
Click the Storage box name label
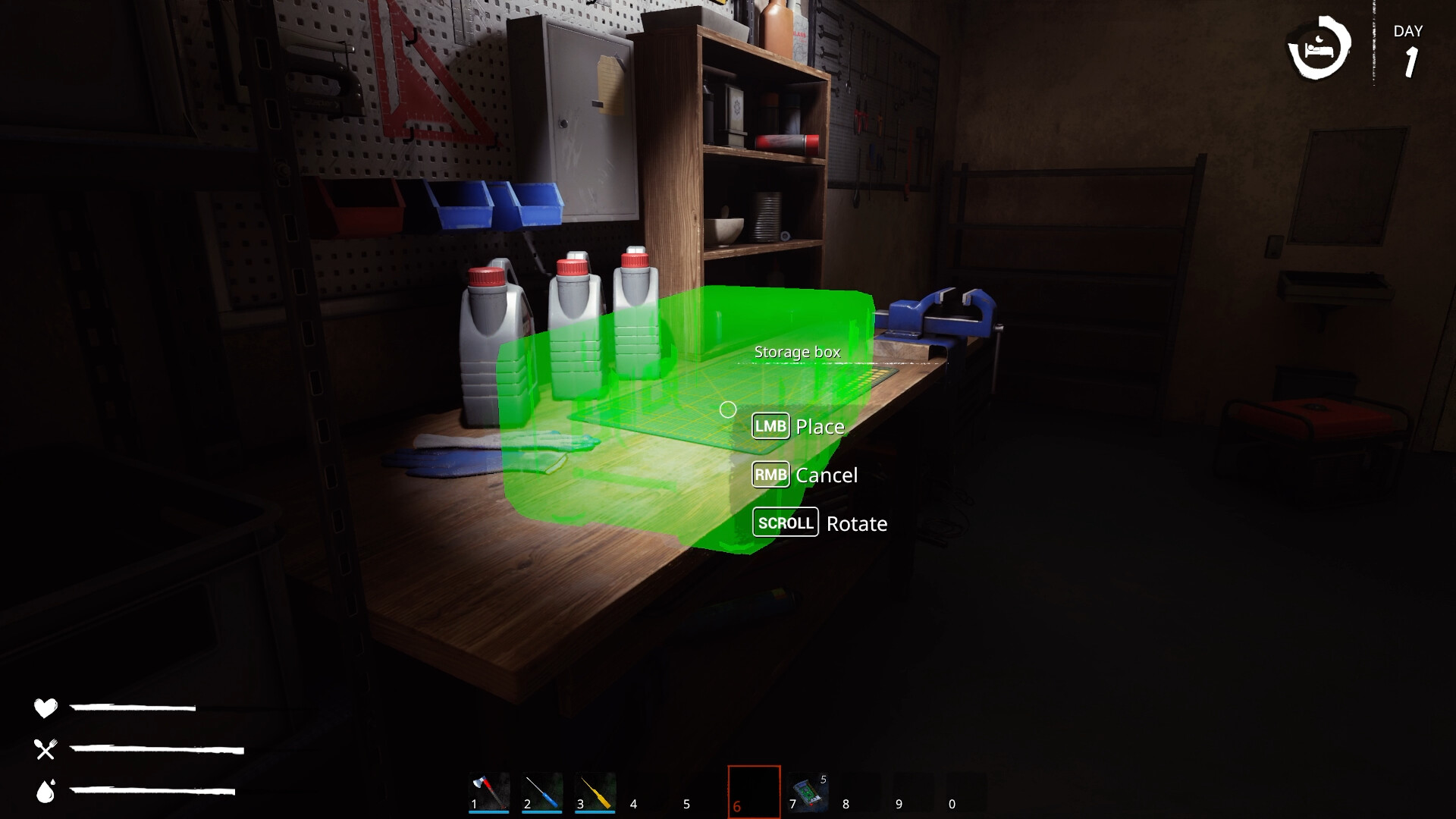(797, 352)
